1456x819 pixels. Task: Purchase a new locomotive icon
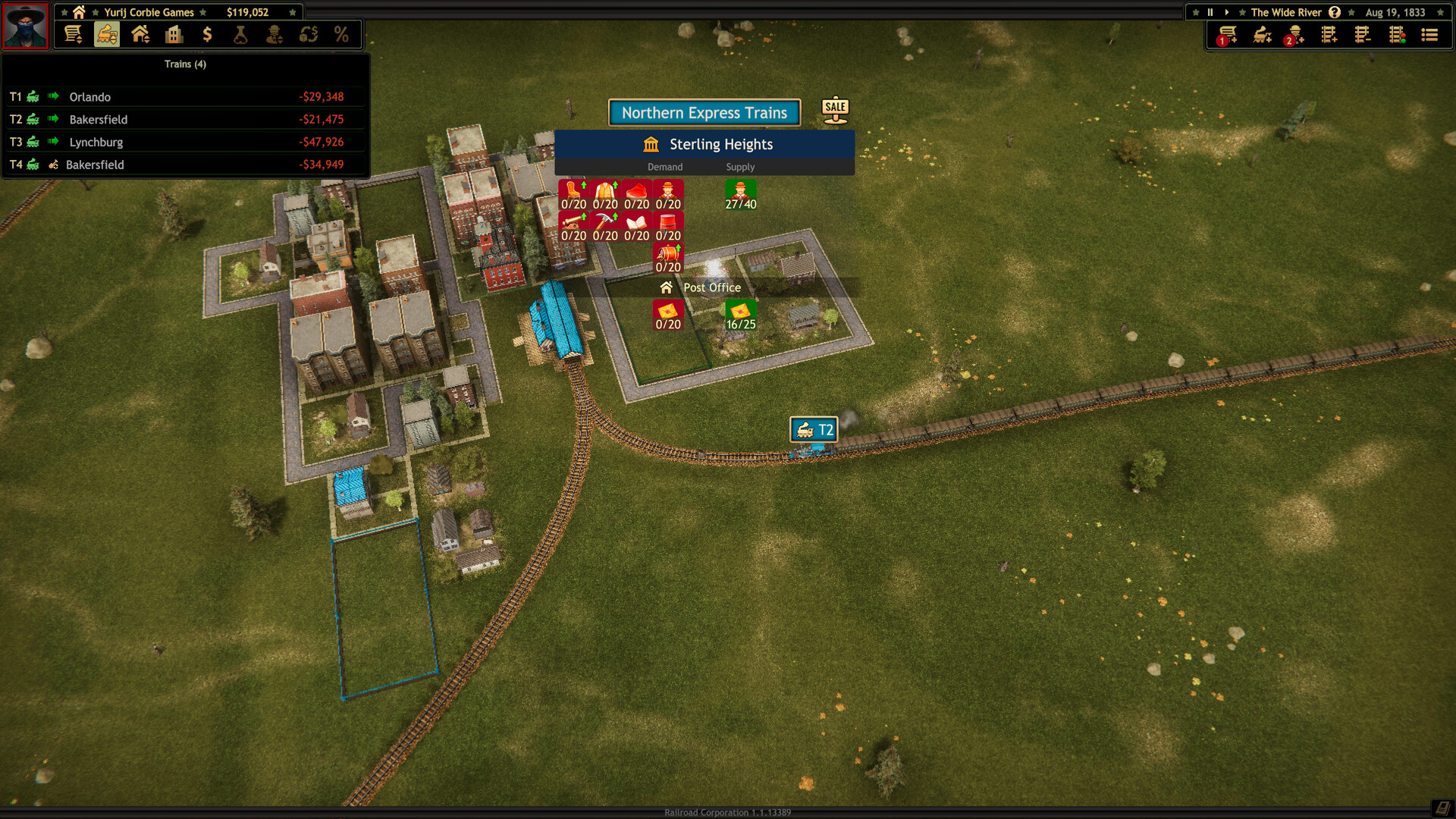(x=1261, y=34)
